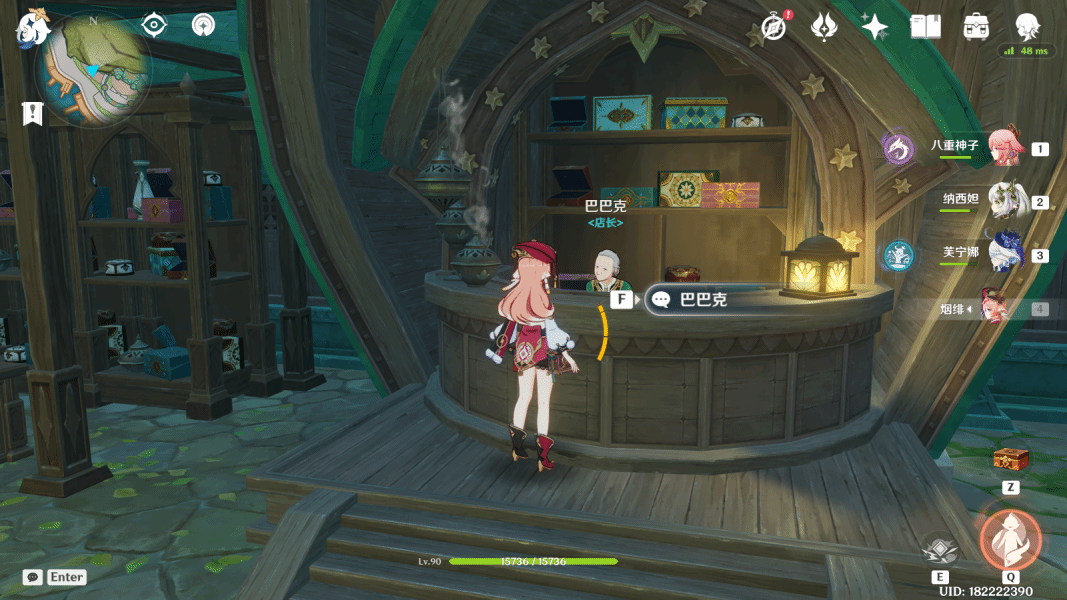Activate the elemental skill icon

pyautogui.click(x=940, y=549)
